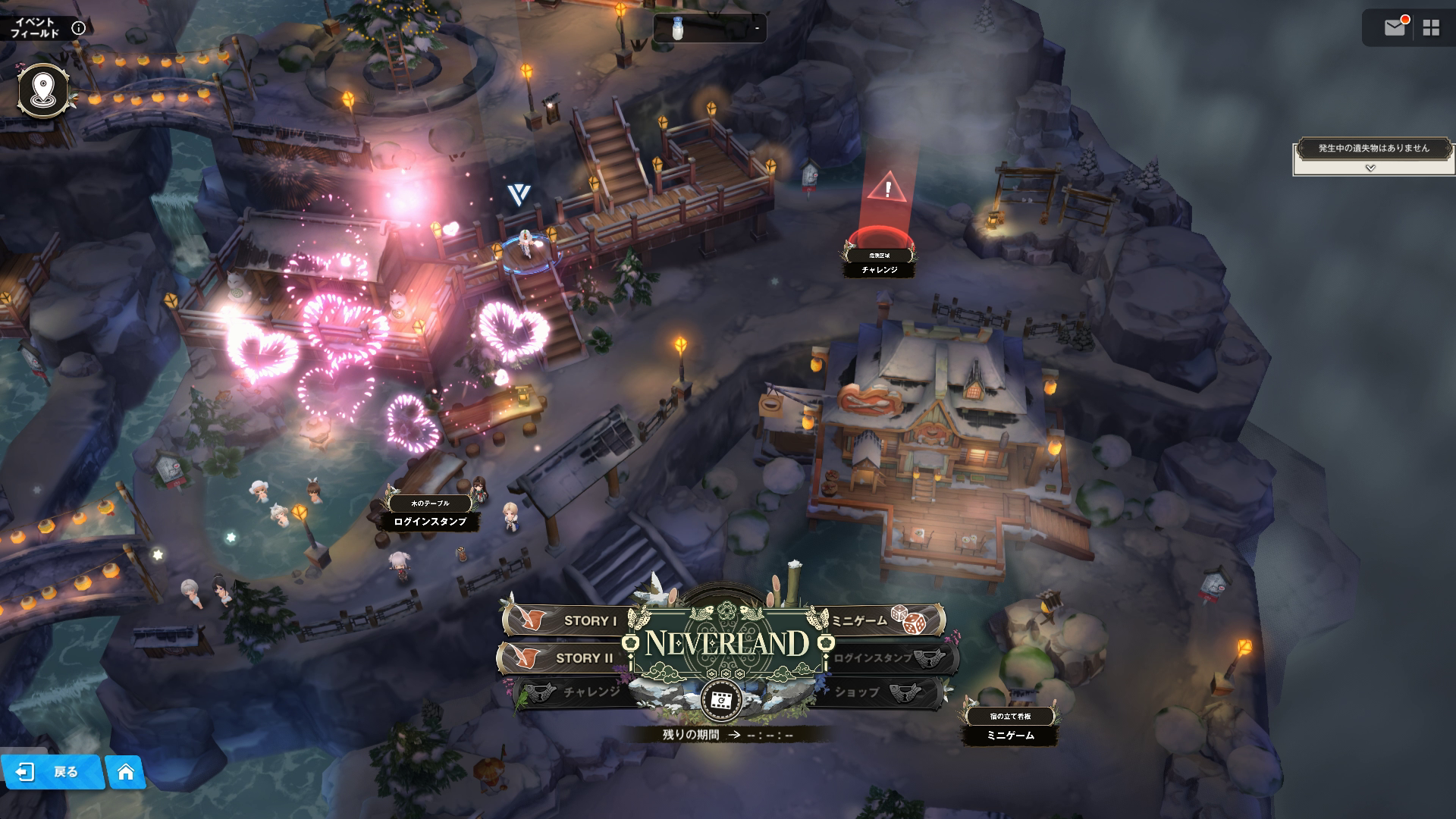Screen dimensions: 1456x819
Task: Select the 宿の立て看板 minigame marker
Action: (x=1010, y=726)
